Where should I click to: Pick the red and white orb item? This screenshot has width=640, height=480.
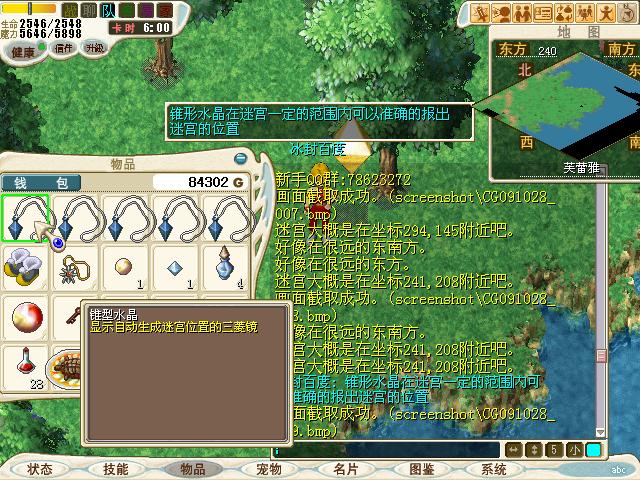point(24,317)
